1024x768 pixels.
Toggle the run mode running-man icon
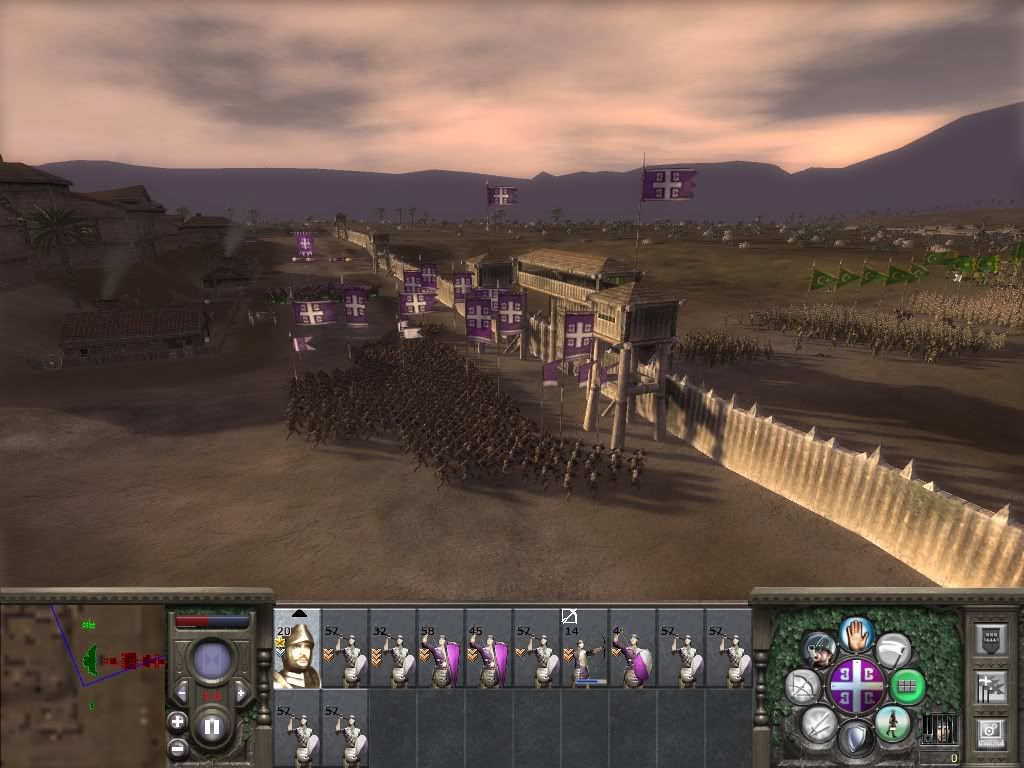[892, 723]
